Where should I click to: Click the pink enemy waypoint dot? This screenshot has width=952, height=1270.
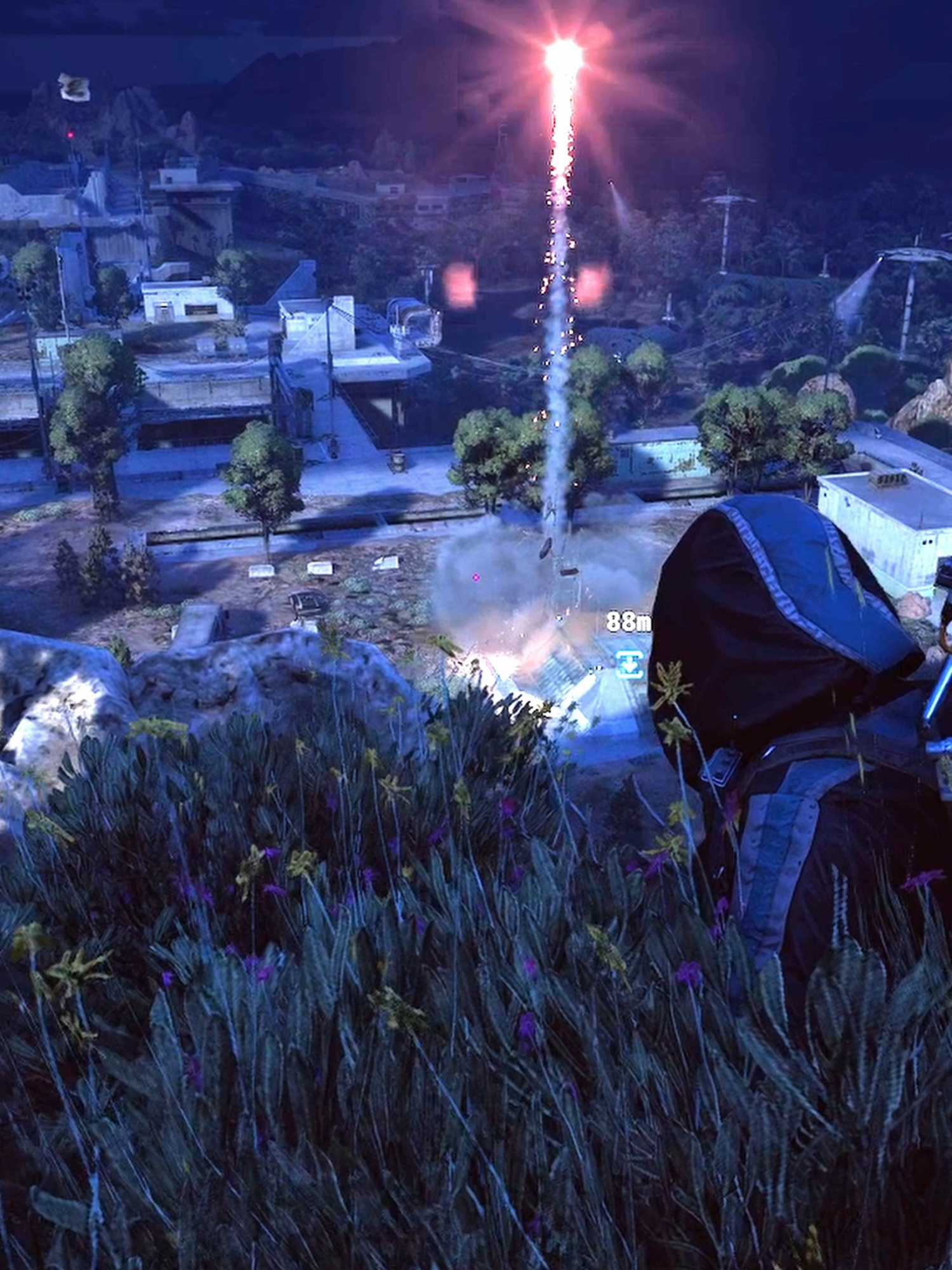pos(476,577)
